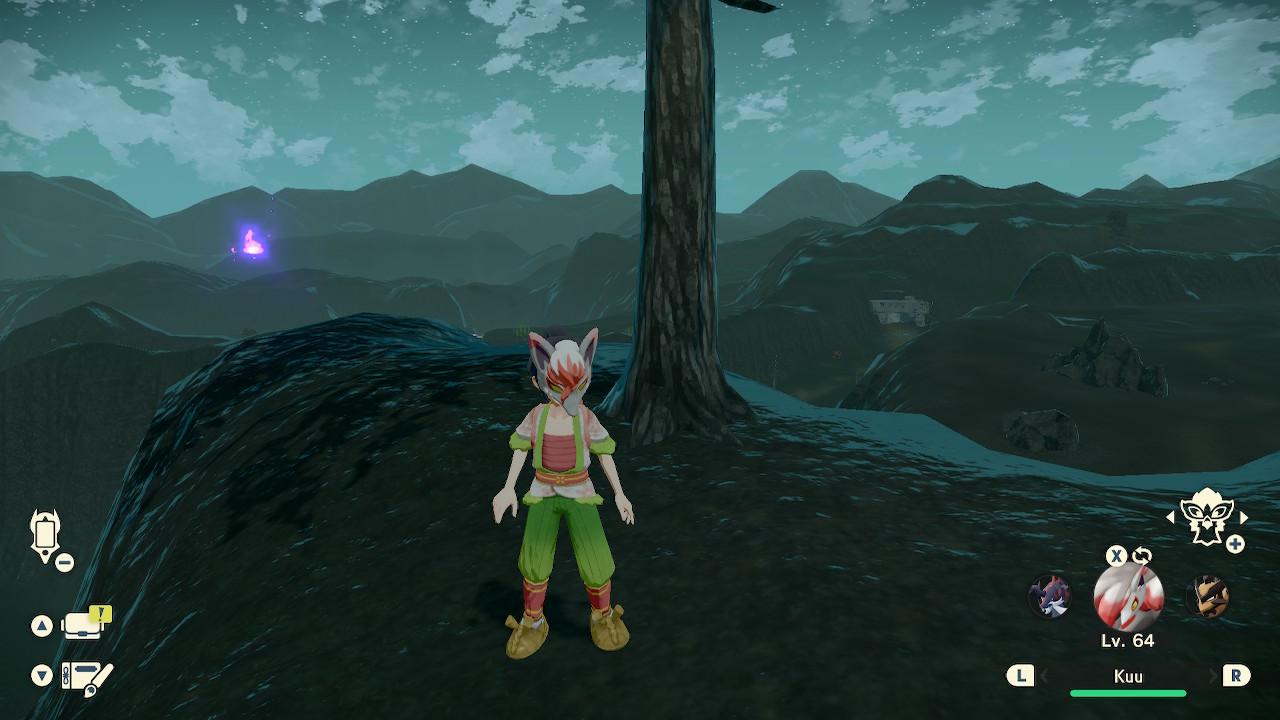Choose the dark blue Pokémon portrait
Screen dimensions: 1280x720
click(x=1050, y=597)
